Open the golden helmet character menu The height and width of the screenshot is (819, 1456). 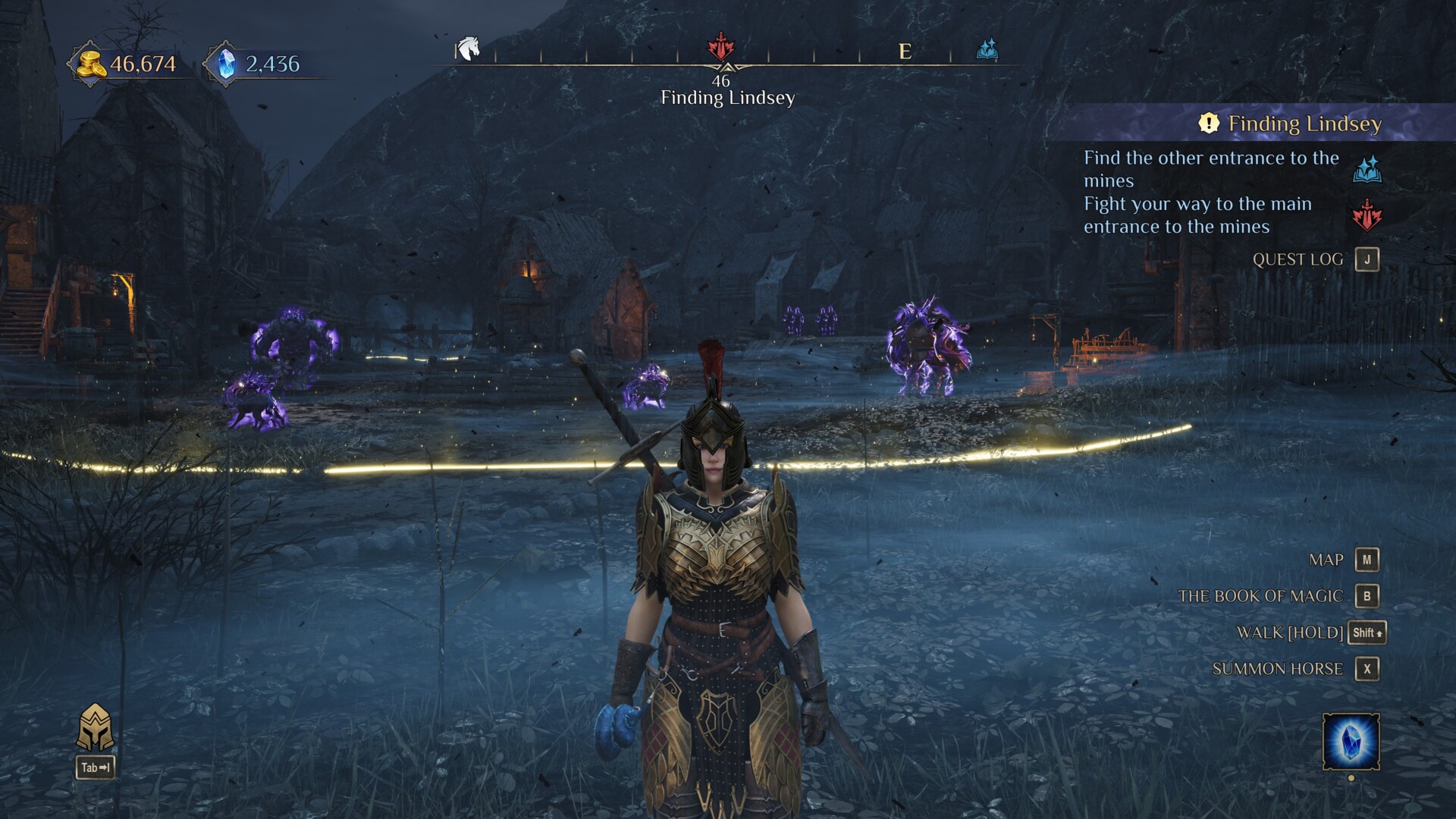96,728
